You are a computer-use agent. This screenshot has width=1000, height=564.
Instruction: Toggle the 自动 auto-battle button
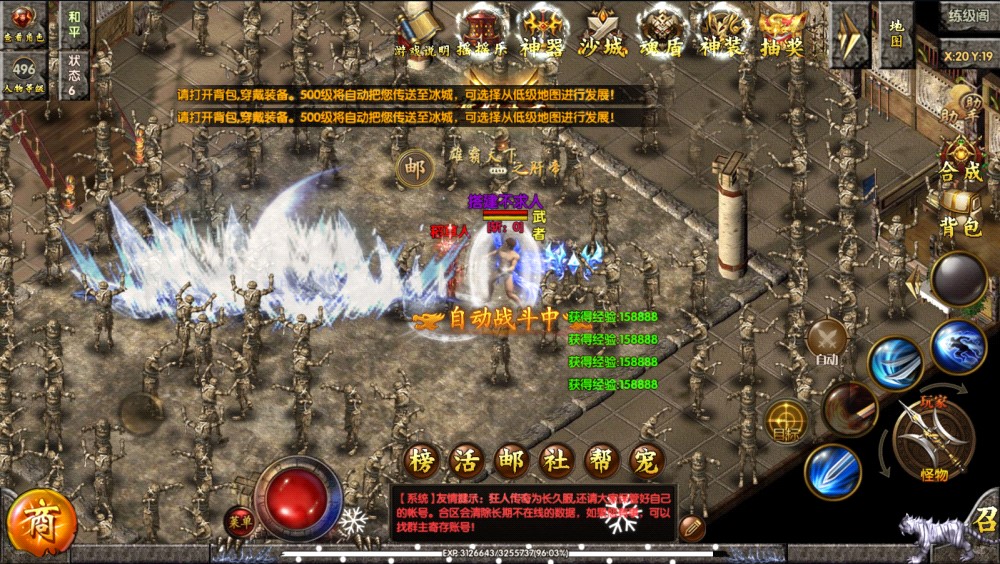pos(827,340)
